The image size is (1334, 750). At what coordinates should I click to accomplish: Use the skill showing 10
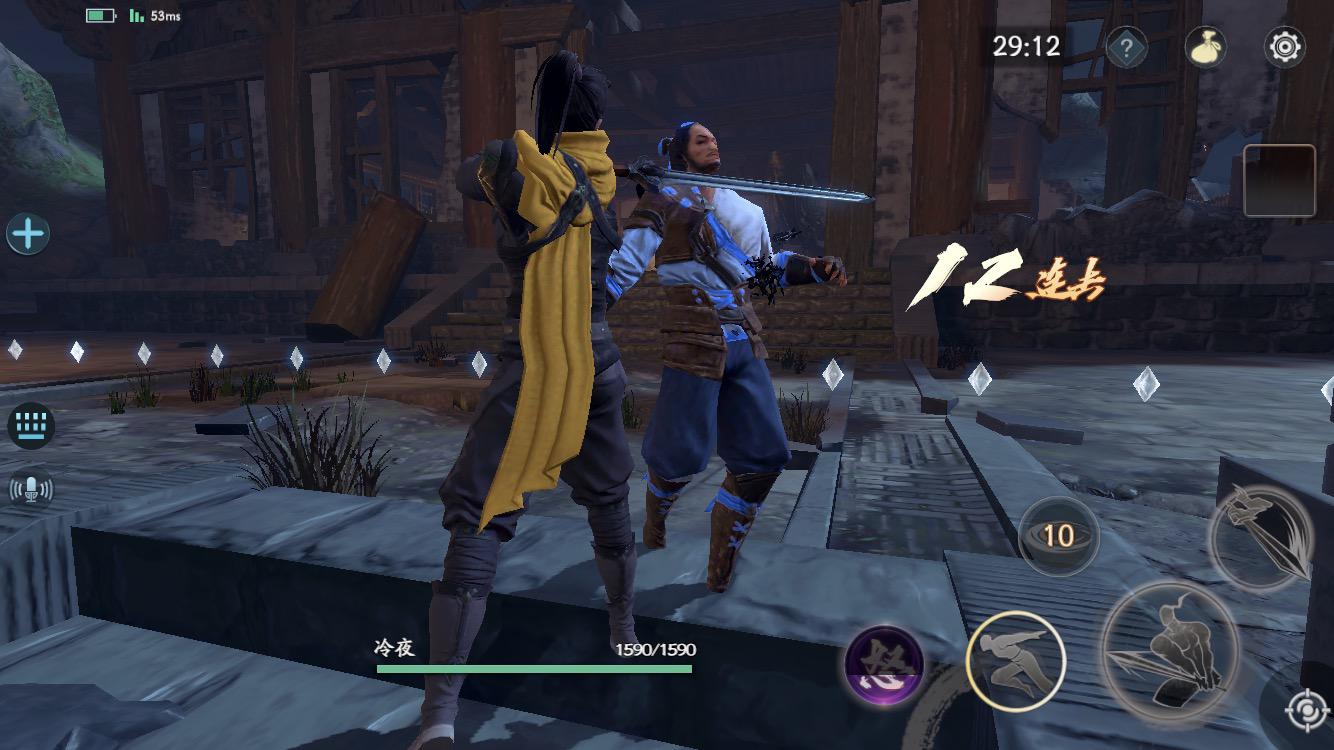[1058, 536]
